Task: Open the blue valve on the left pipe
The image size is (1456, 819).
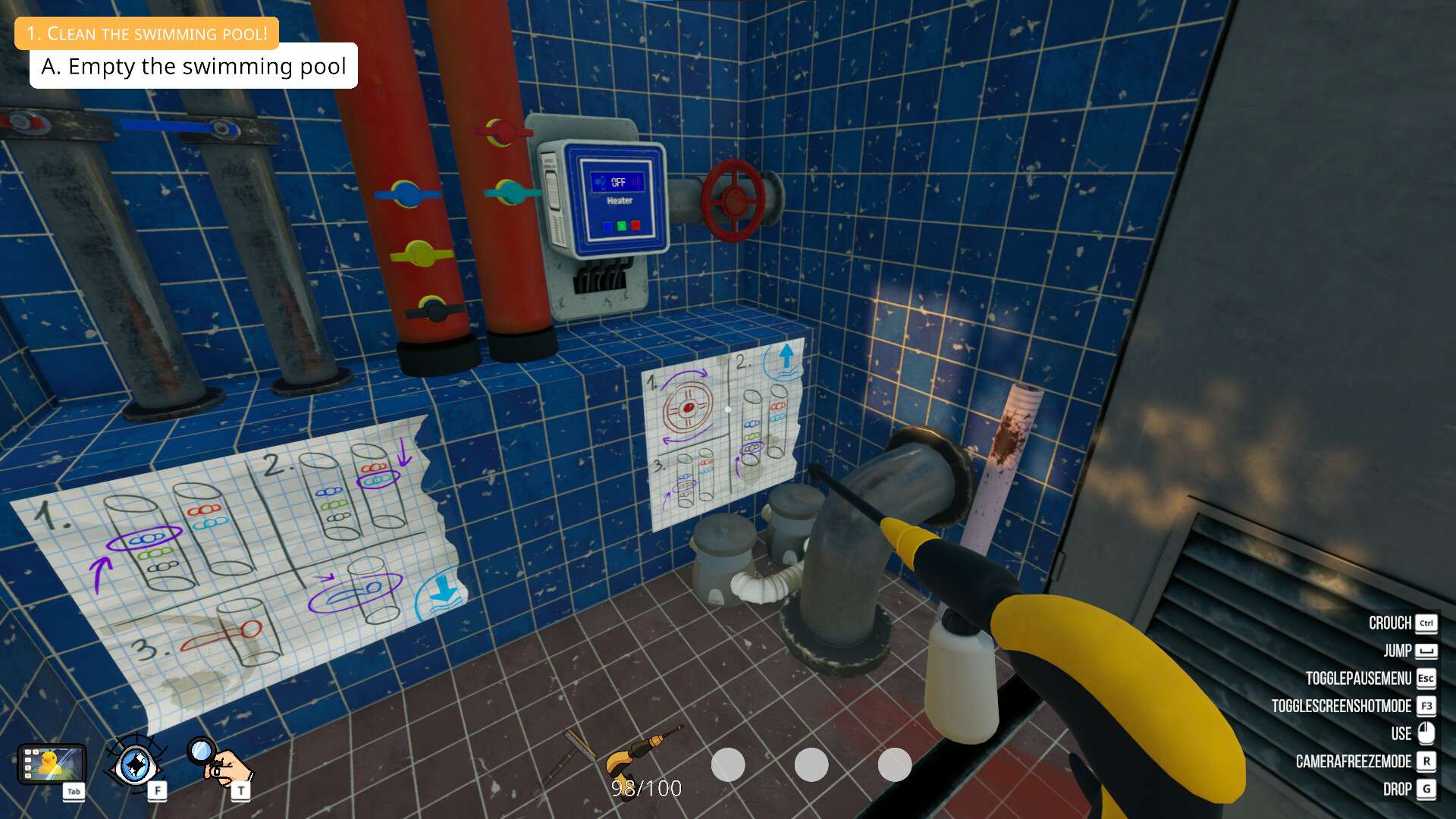Action: pyautogui.click(x=406, y=194)
